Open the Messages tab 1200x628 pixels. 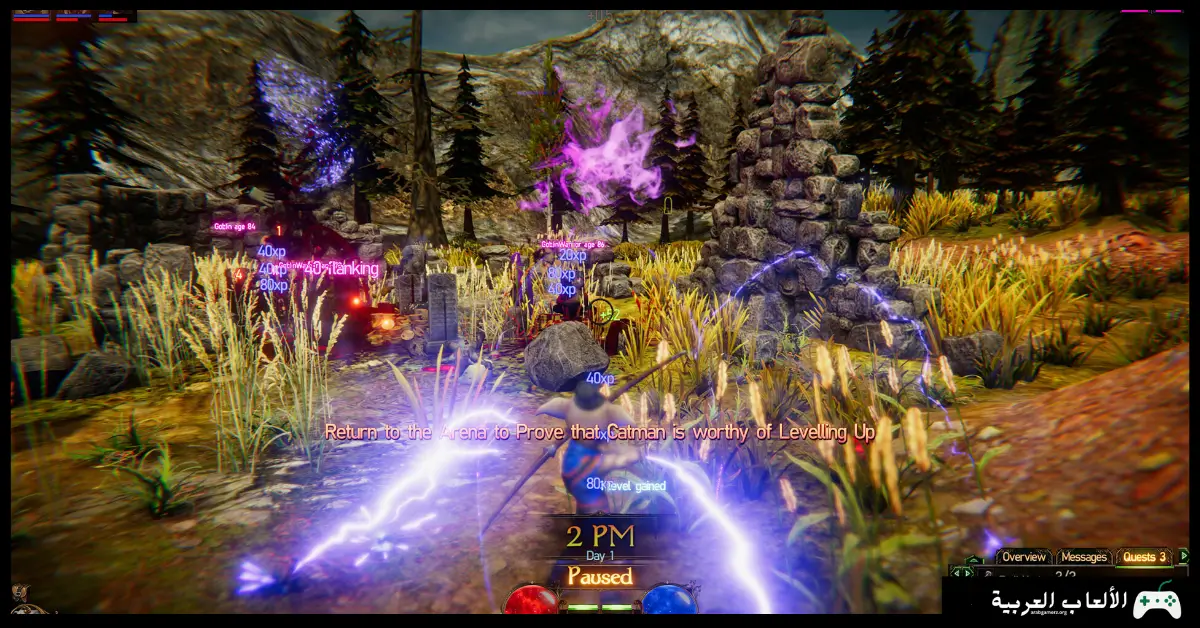pyautogui.click(x=1084, y=557)
